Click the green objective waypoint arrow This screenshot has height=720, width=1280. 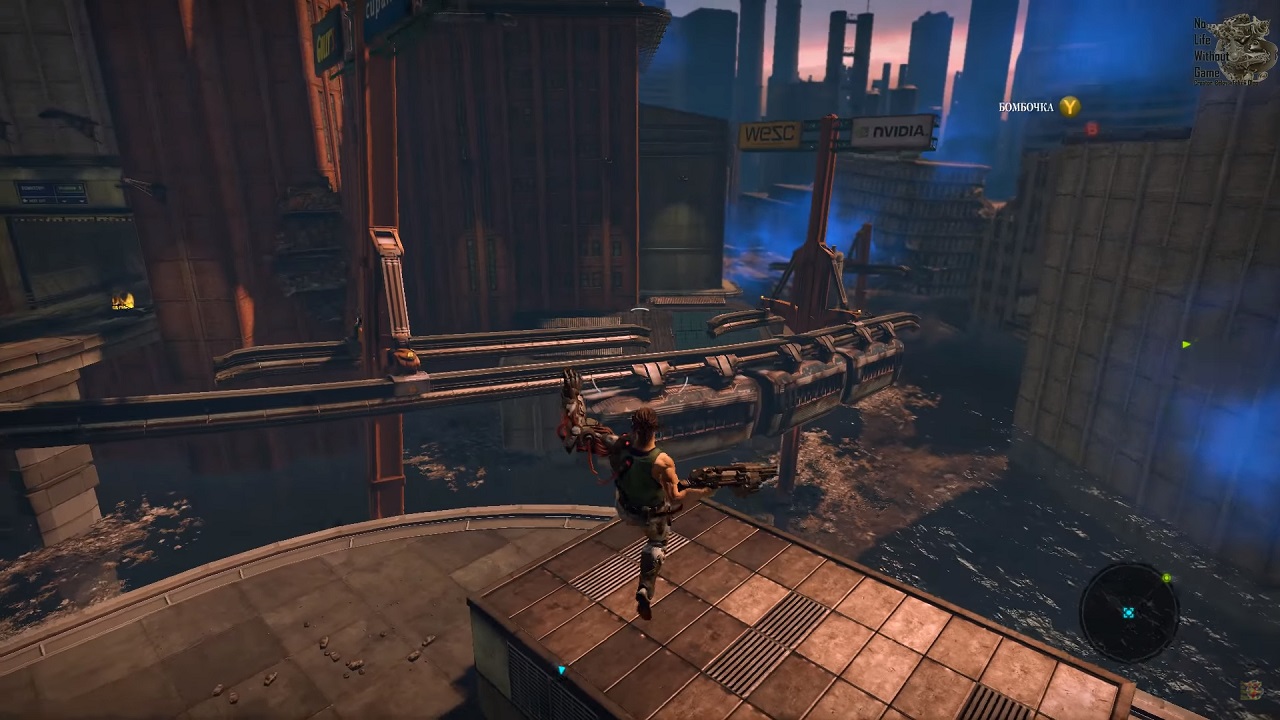pos(1186,345)
